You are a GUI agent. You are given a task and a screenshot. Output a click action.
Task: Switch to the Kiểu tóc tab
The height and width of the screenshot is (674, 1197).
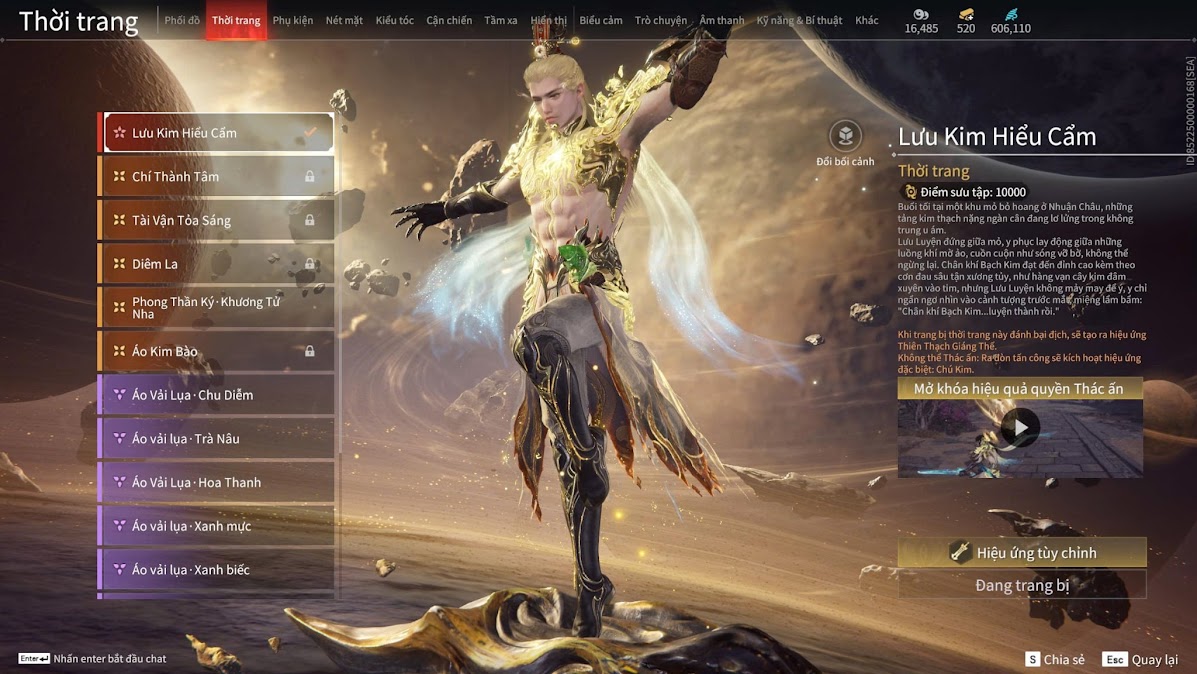tap(394, 20)
